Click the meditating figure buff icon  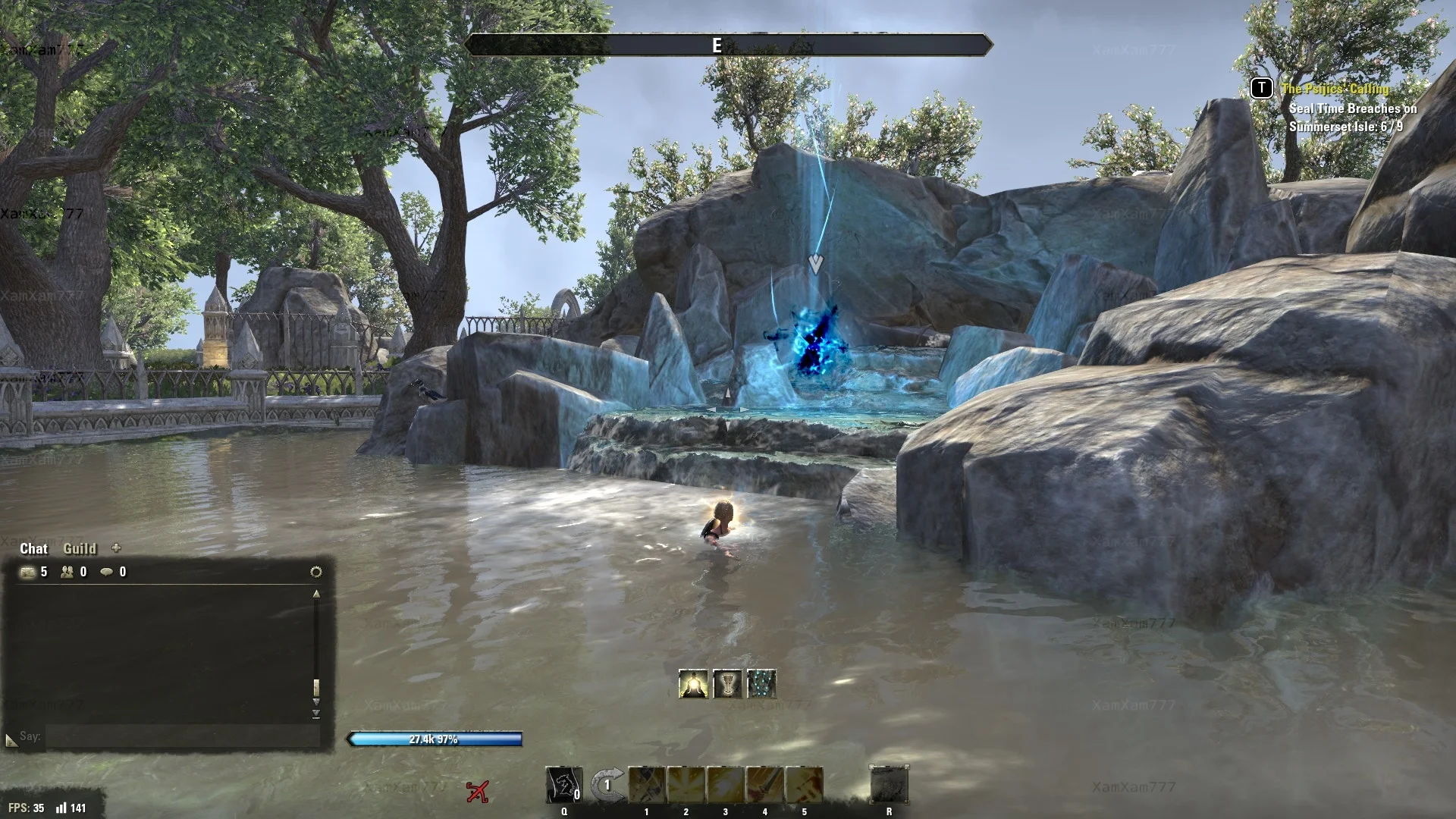693,684
